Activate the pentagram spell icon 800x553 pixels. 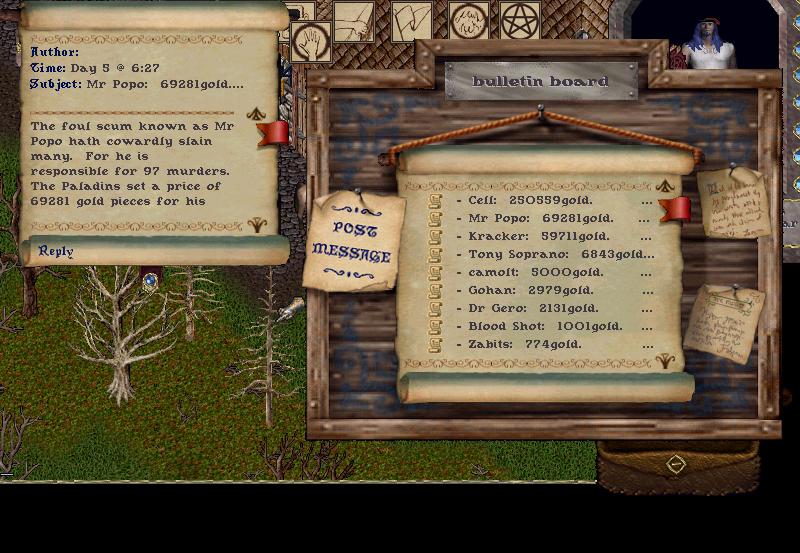519,20
